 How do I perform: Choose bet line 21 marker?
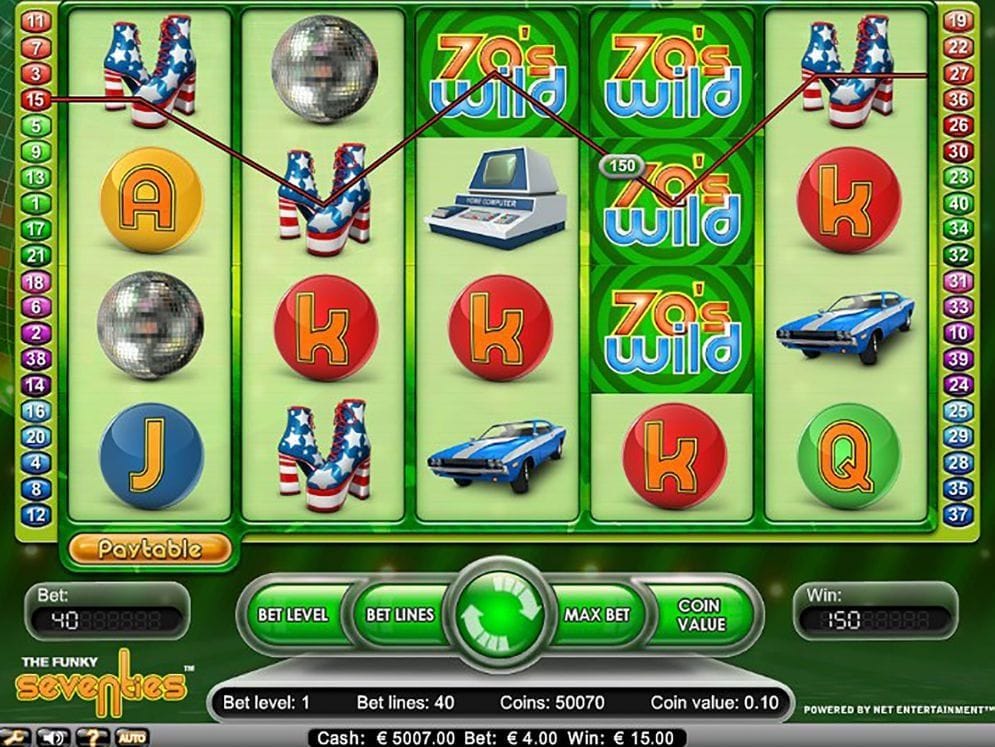tap(35, 255)
